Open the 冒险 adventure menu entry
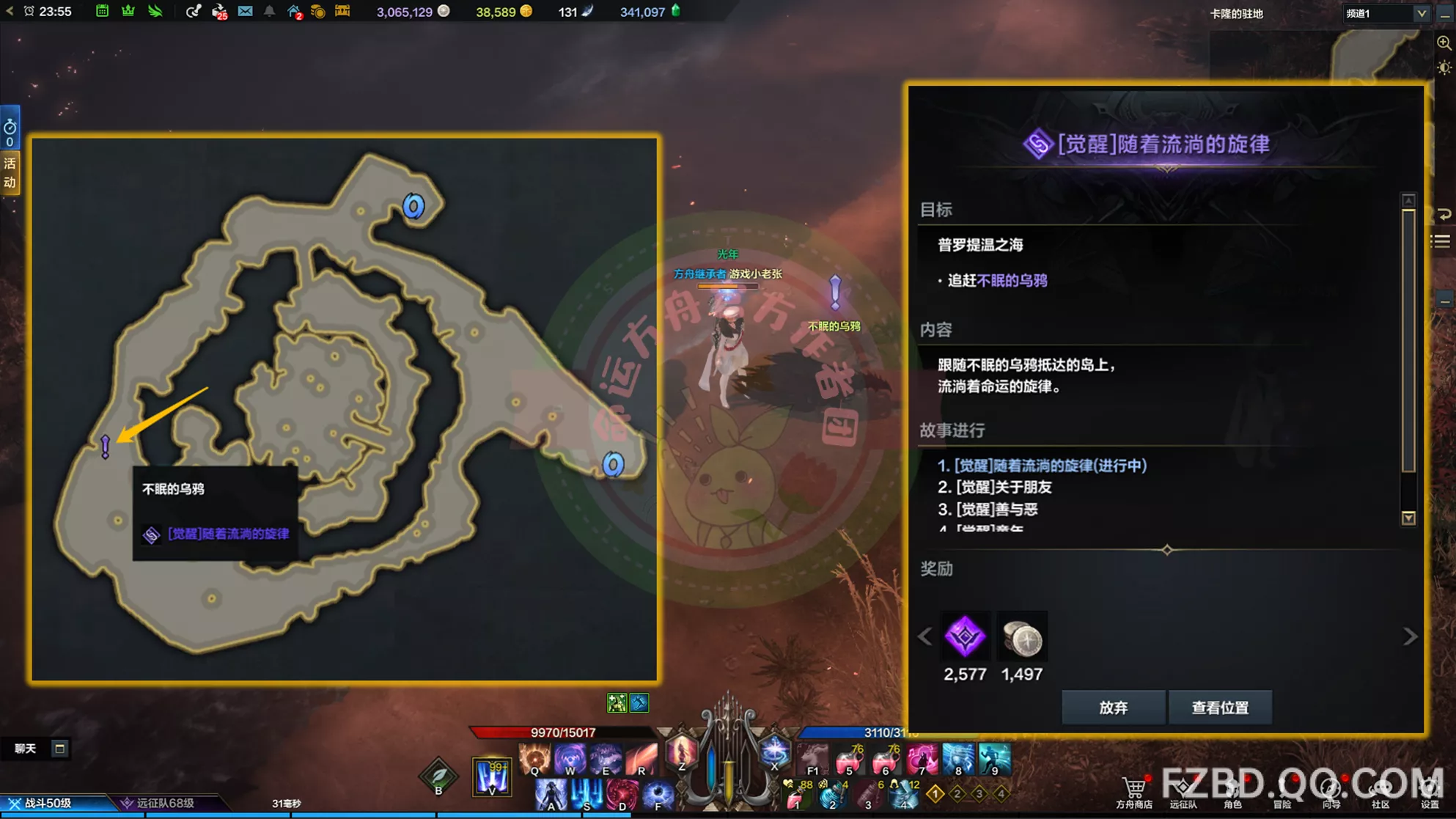Screen dimensions: 1456x819 (1282, 788)
